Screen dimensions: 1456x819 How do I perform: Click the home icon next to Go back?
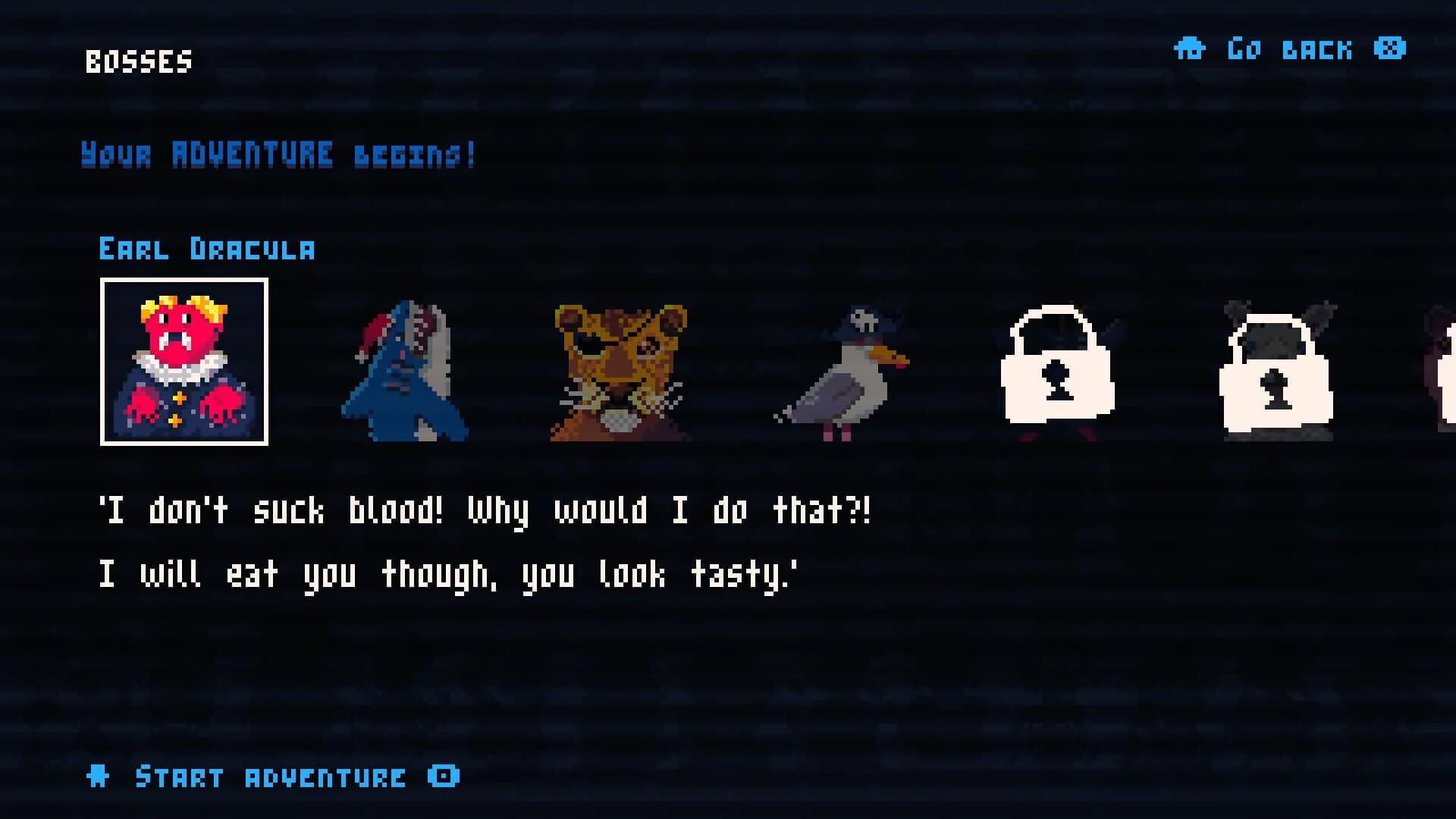click(x=1189, y=49)
